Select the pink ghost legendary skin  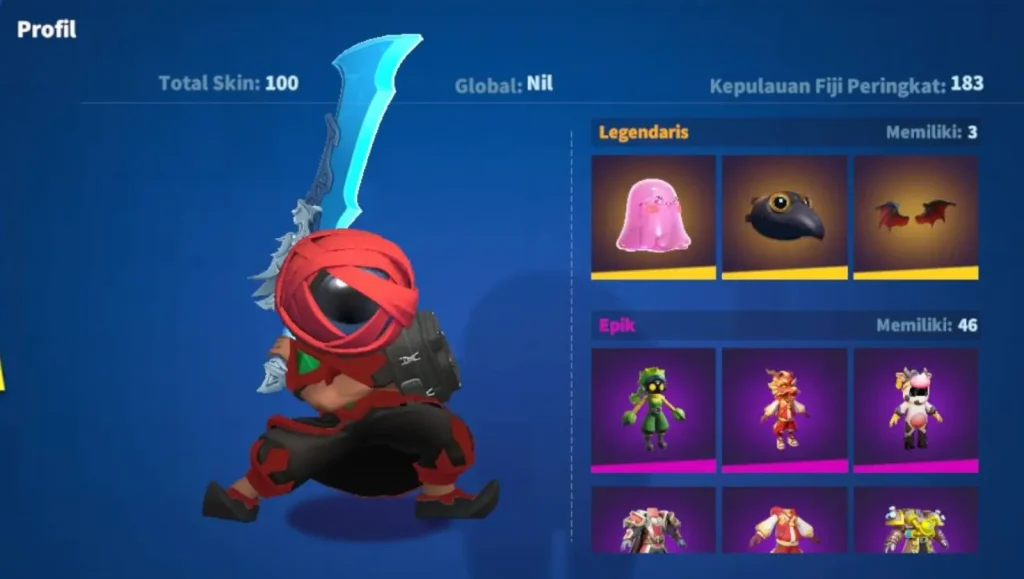(653, 216)
